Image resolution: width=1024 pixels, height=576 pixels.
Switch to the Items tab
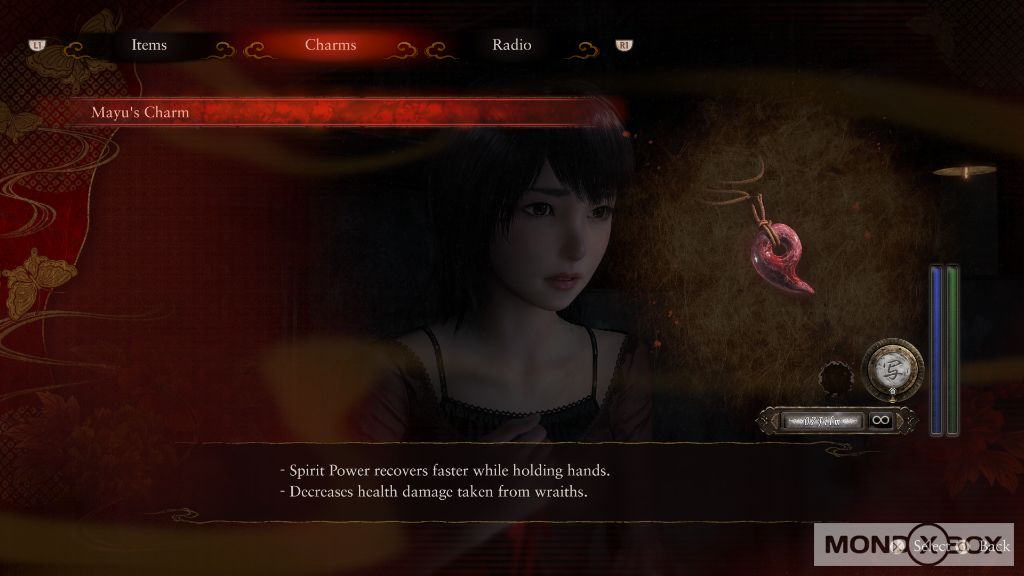point(149,45)
